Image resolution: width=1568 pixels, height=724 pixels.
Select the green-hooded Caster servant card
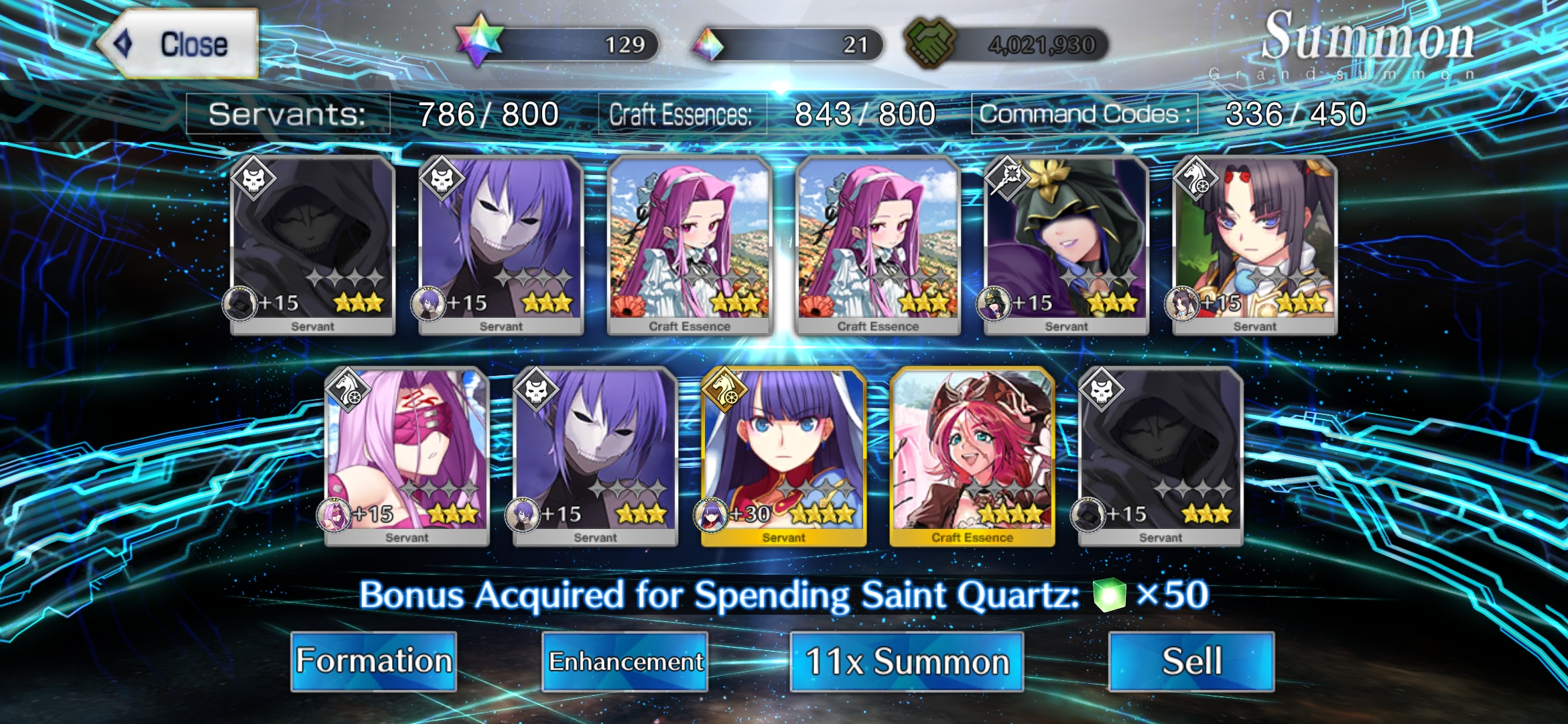(x=1066, y=245)
